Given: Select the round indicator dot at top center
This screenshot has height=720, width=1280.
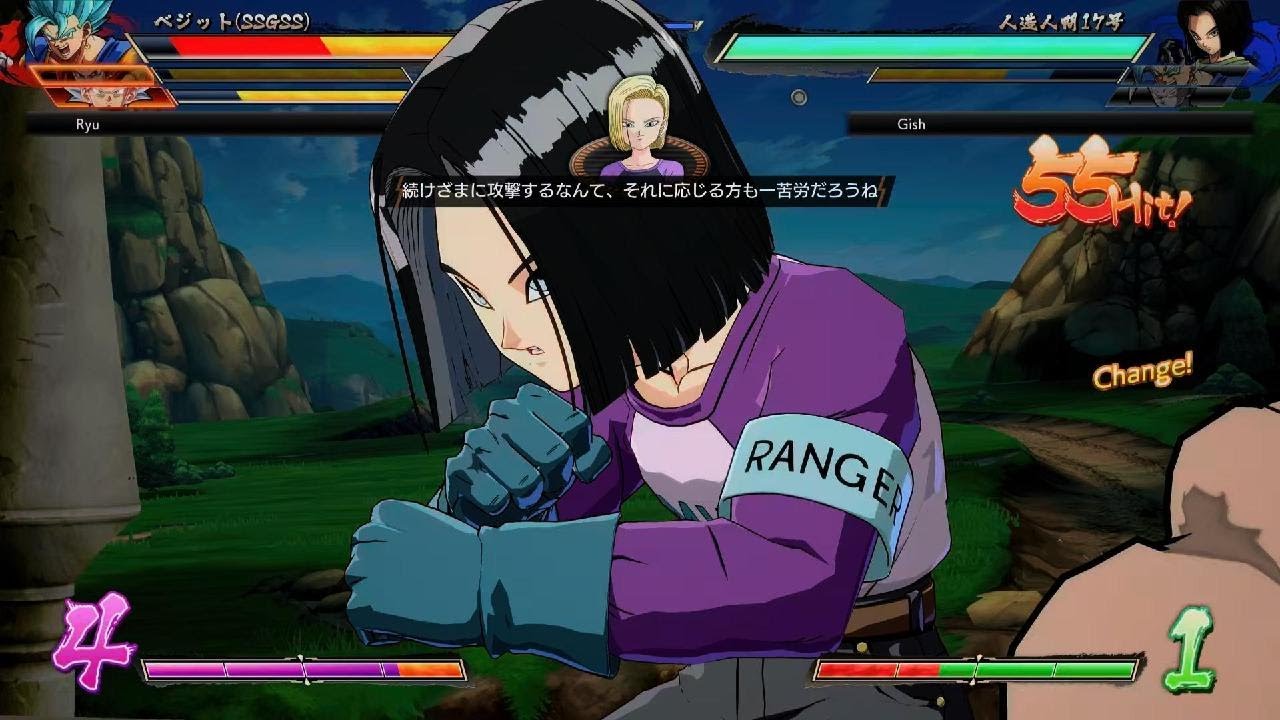Looking at the screenshot, I should (x=797, y=96).
